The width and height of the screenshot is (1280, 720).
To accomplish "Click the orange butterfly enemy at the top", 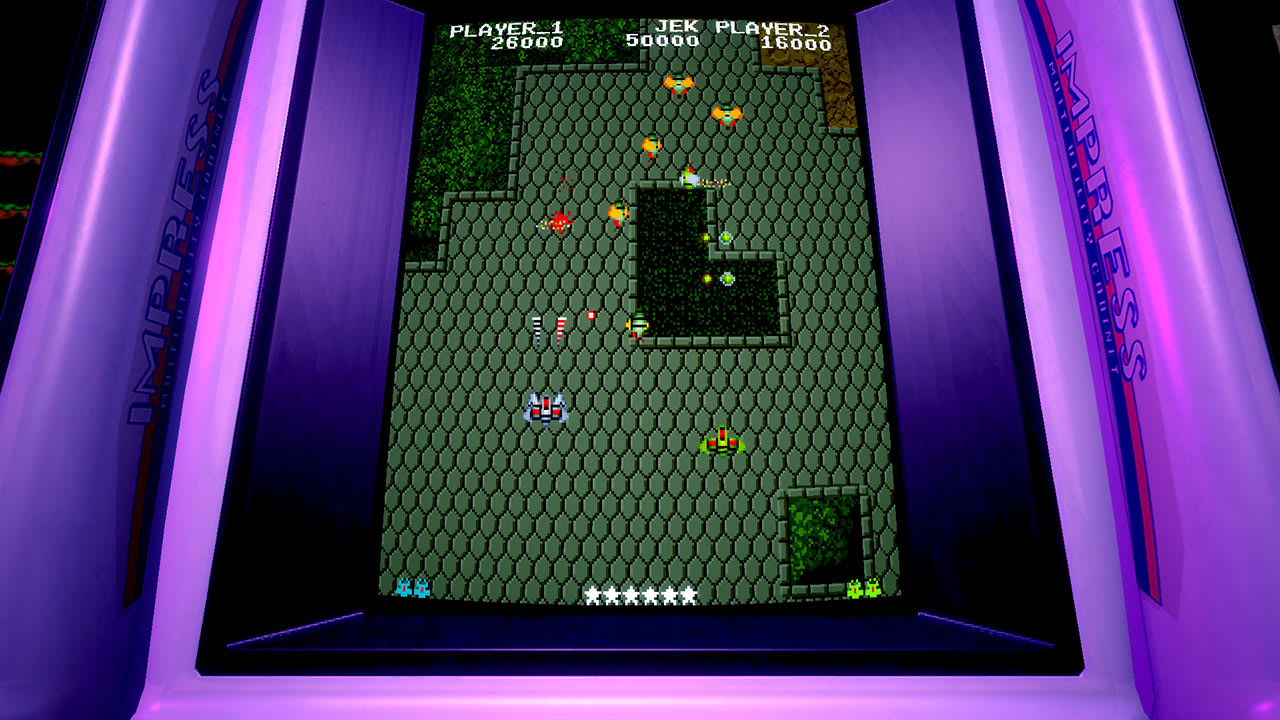I will [681, 85].
